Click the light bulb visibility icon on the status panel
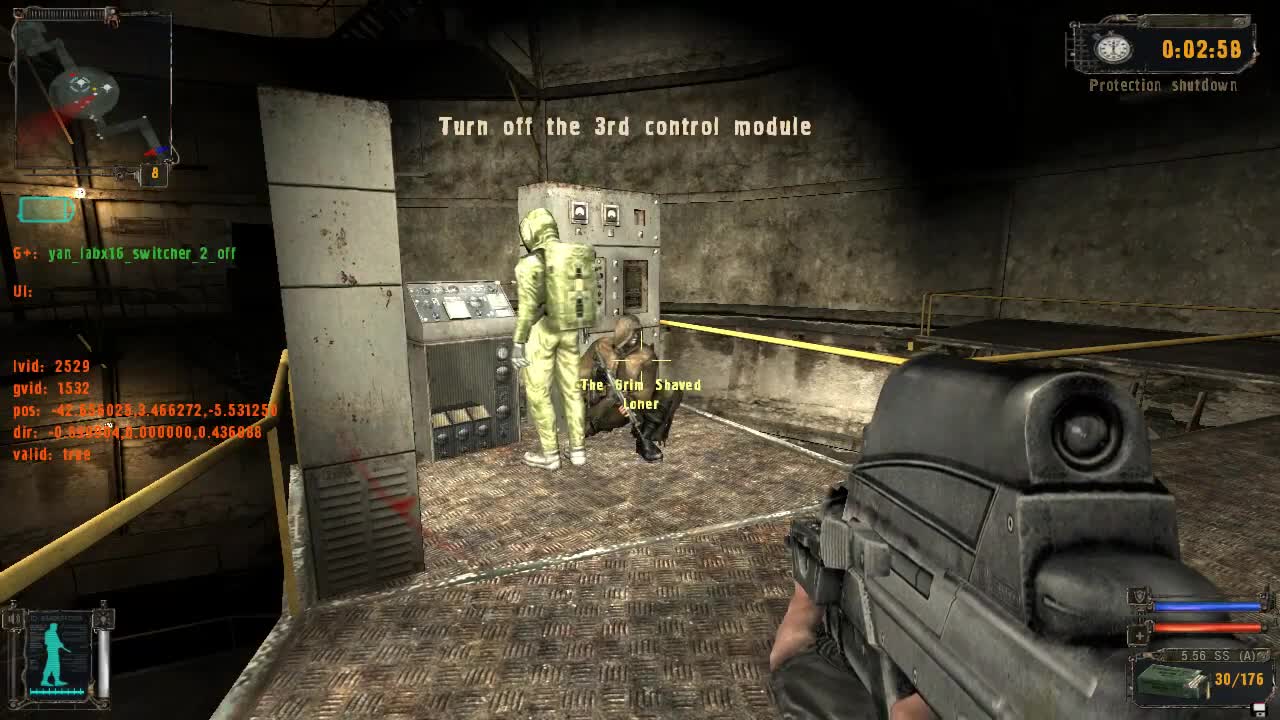 pos(104,619)
